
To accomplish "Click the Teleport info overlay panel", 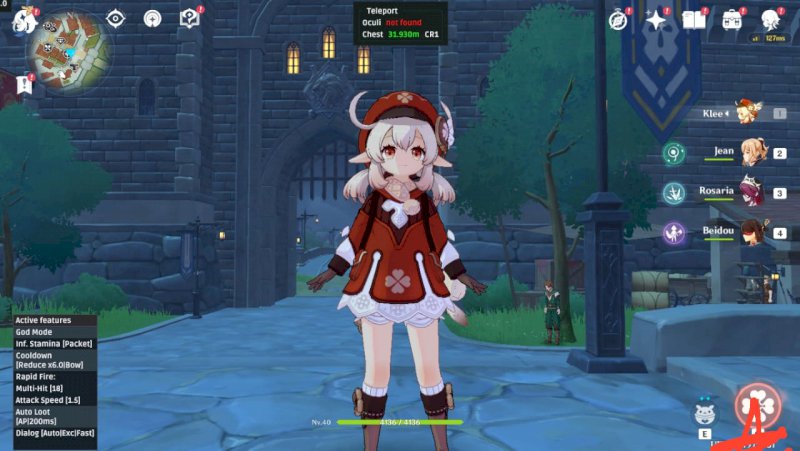I will [400, 22].
